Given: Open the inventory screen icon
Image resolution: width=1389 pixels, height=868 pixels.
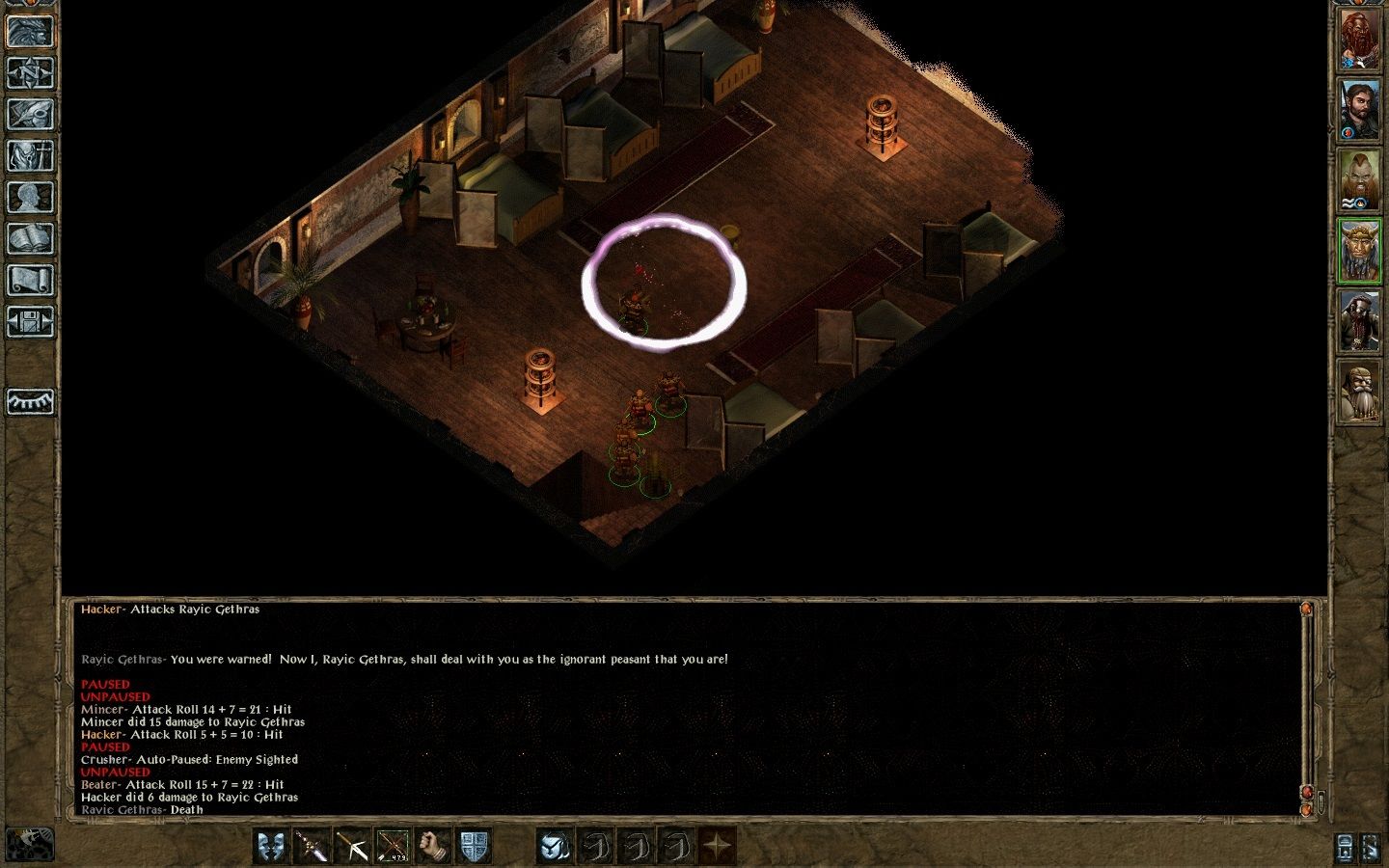Looking at the screenshot, I should (x=30, y=155).
